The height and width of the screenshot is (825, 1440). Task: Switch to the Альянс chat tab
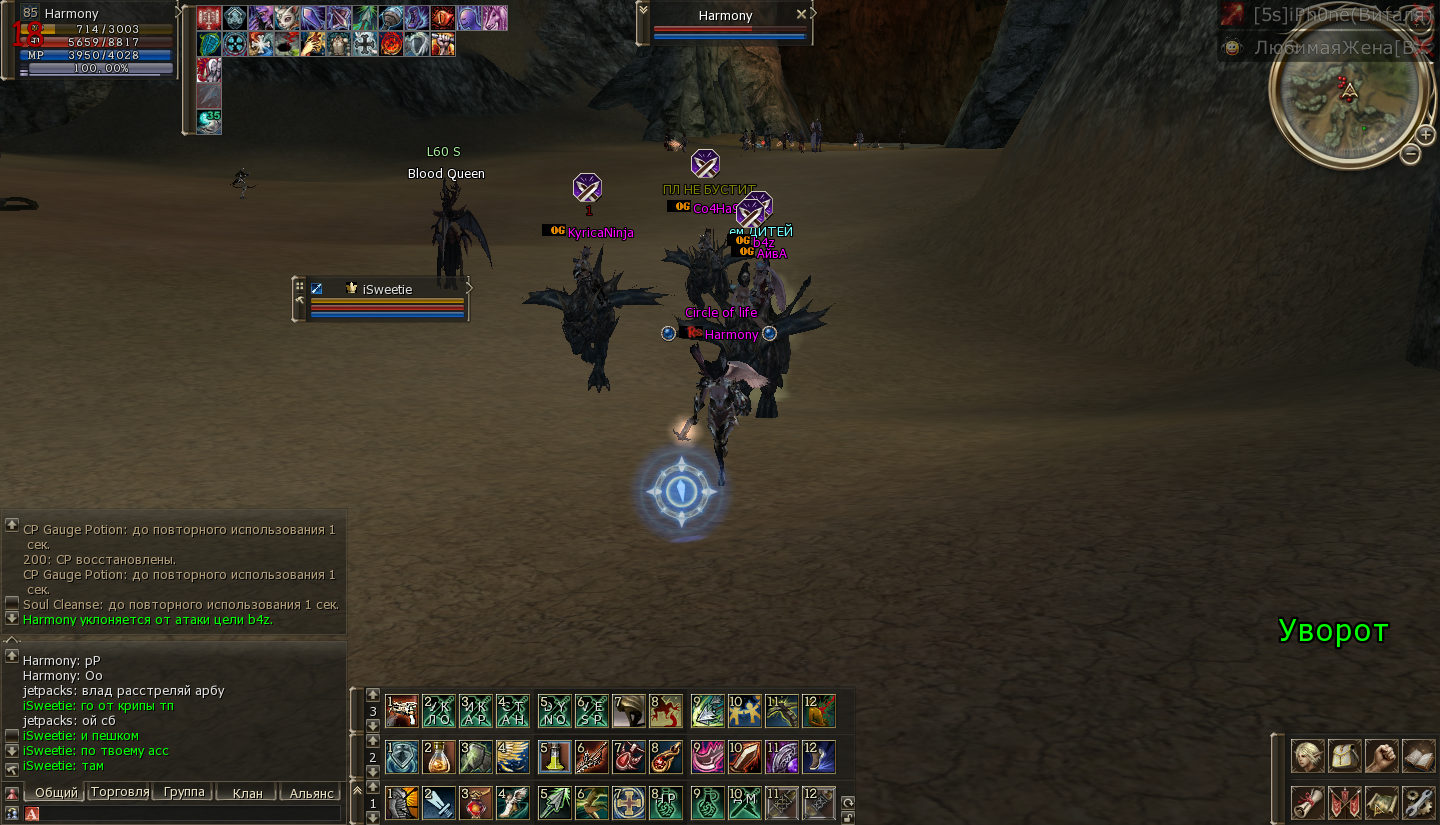coord(311,792)
